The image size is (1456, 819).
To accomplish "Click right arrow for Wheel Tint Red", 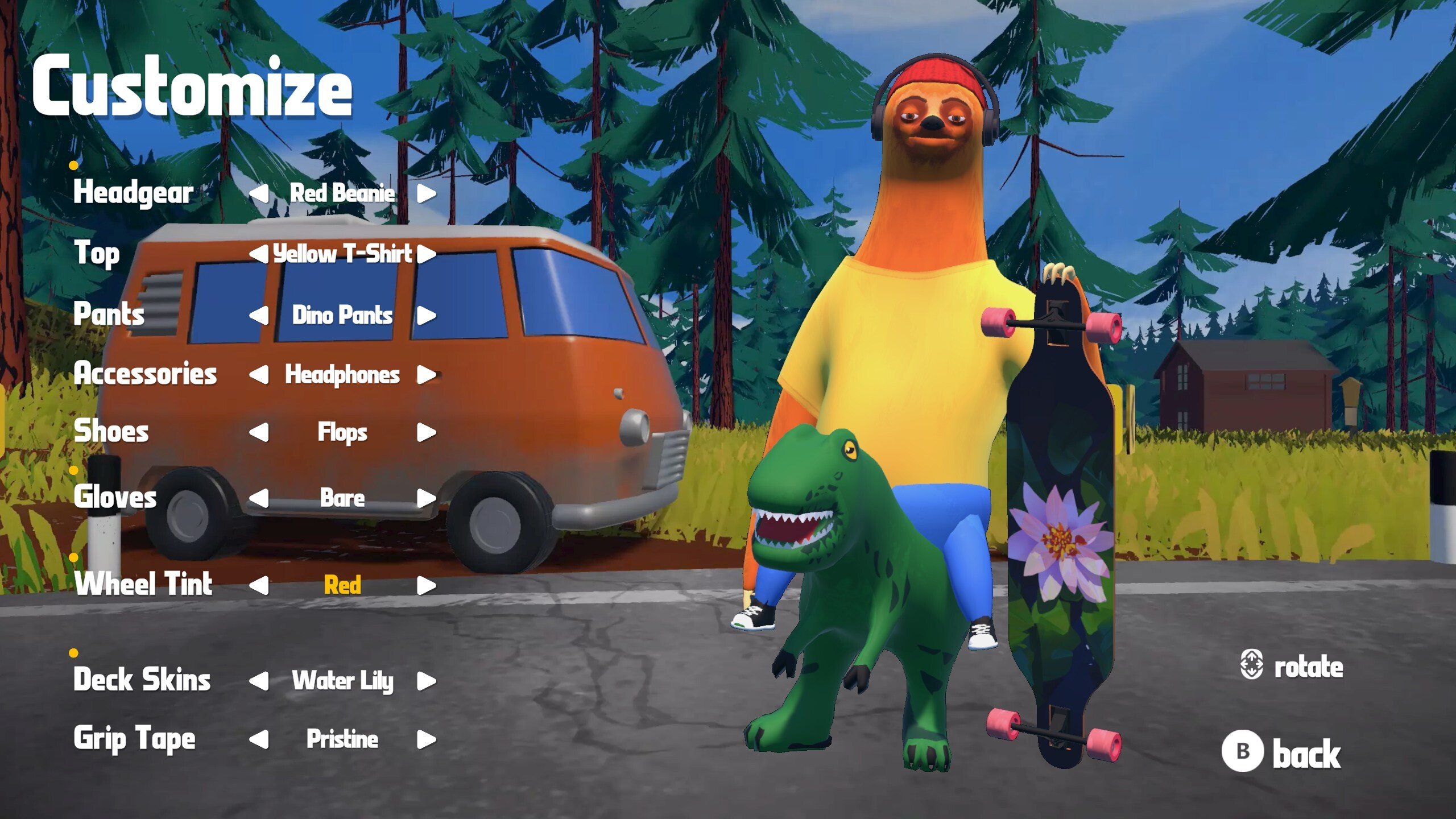I will (426, 585).
